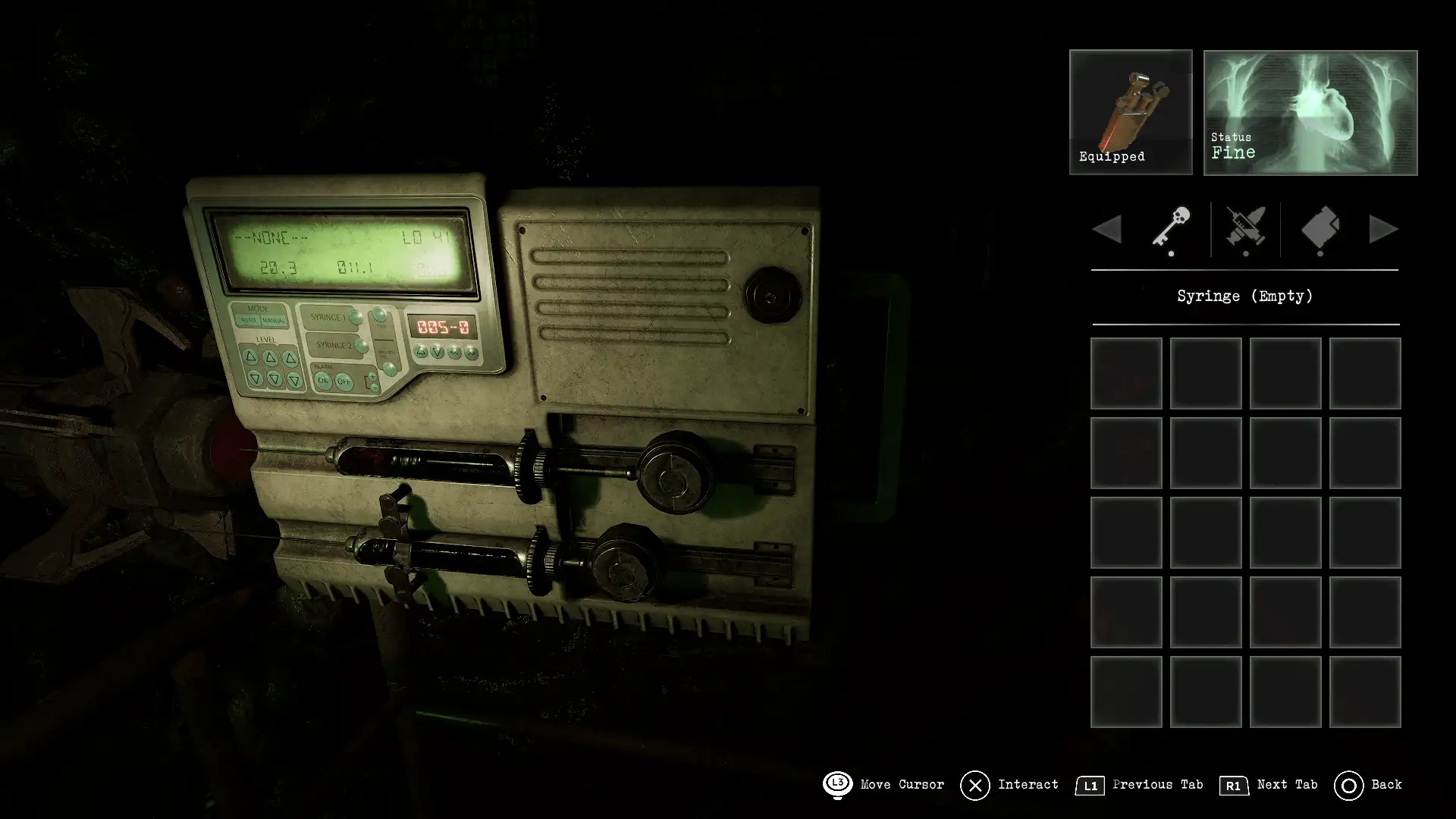Select the Equipped weapon slot

point(1130,112)
